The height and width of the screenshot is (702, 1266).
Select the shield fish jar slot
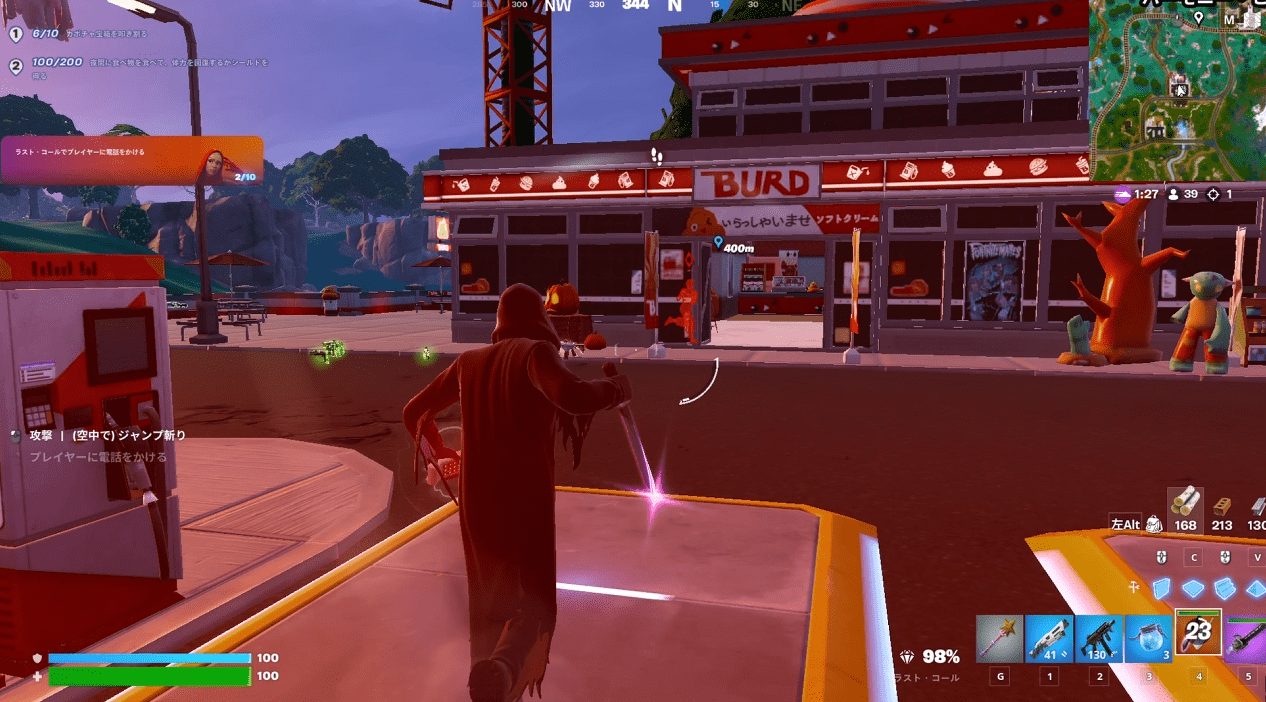pos(1148,639)
